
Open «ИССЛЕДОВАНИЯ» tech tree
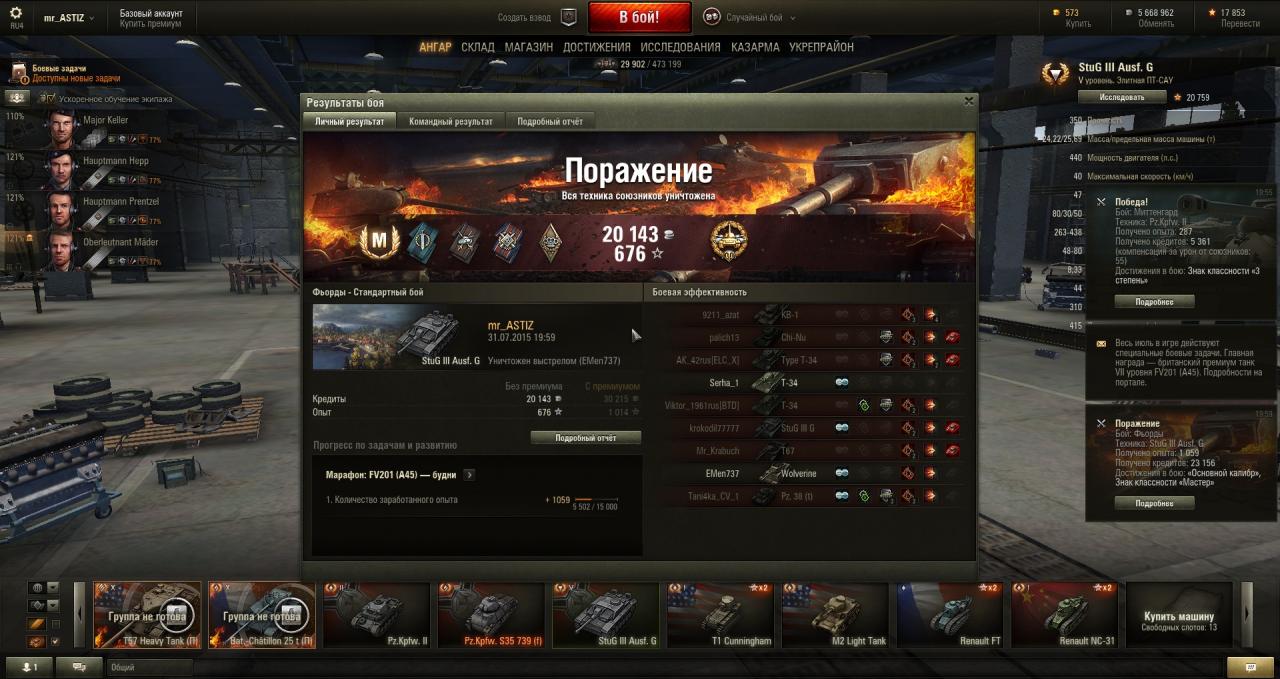pyautogui.click(x=680, y=47)
